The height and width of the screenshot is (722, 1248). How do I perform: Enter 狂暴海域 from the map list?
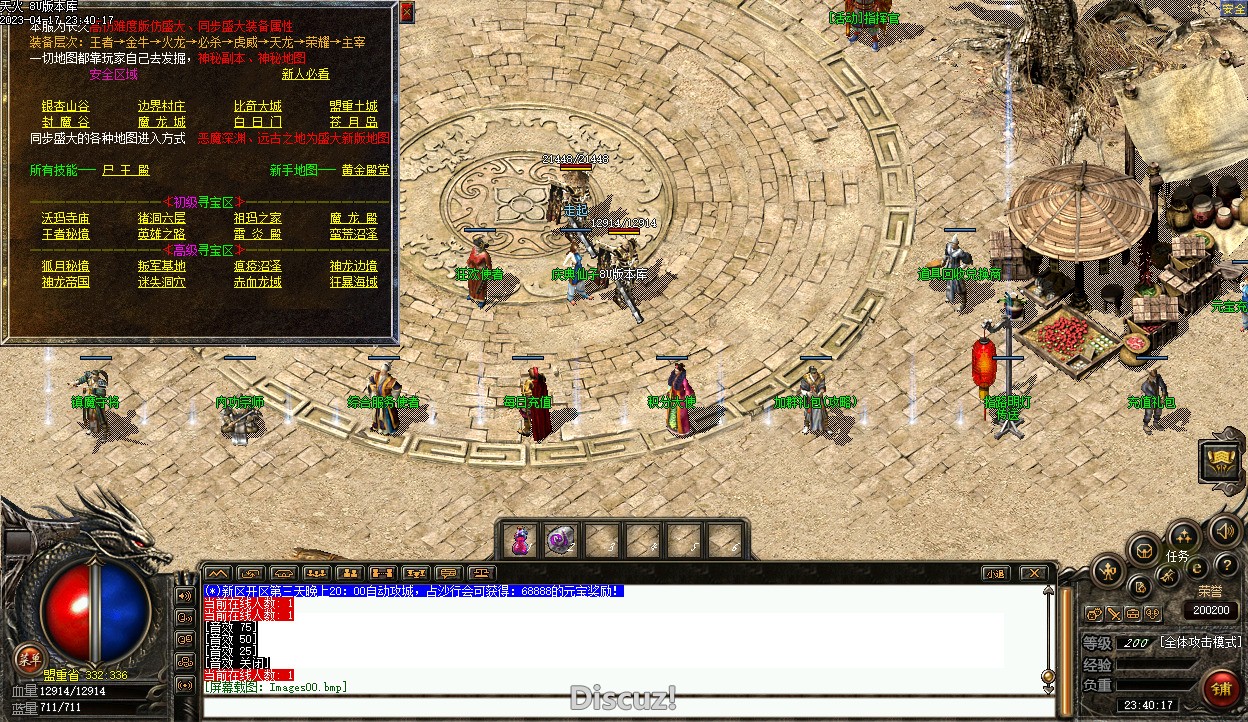(353, 282)
